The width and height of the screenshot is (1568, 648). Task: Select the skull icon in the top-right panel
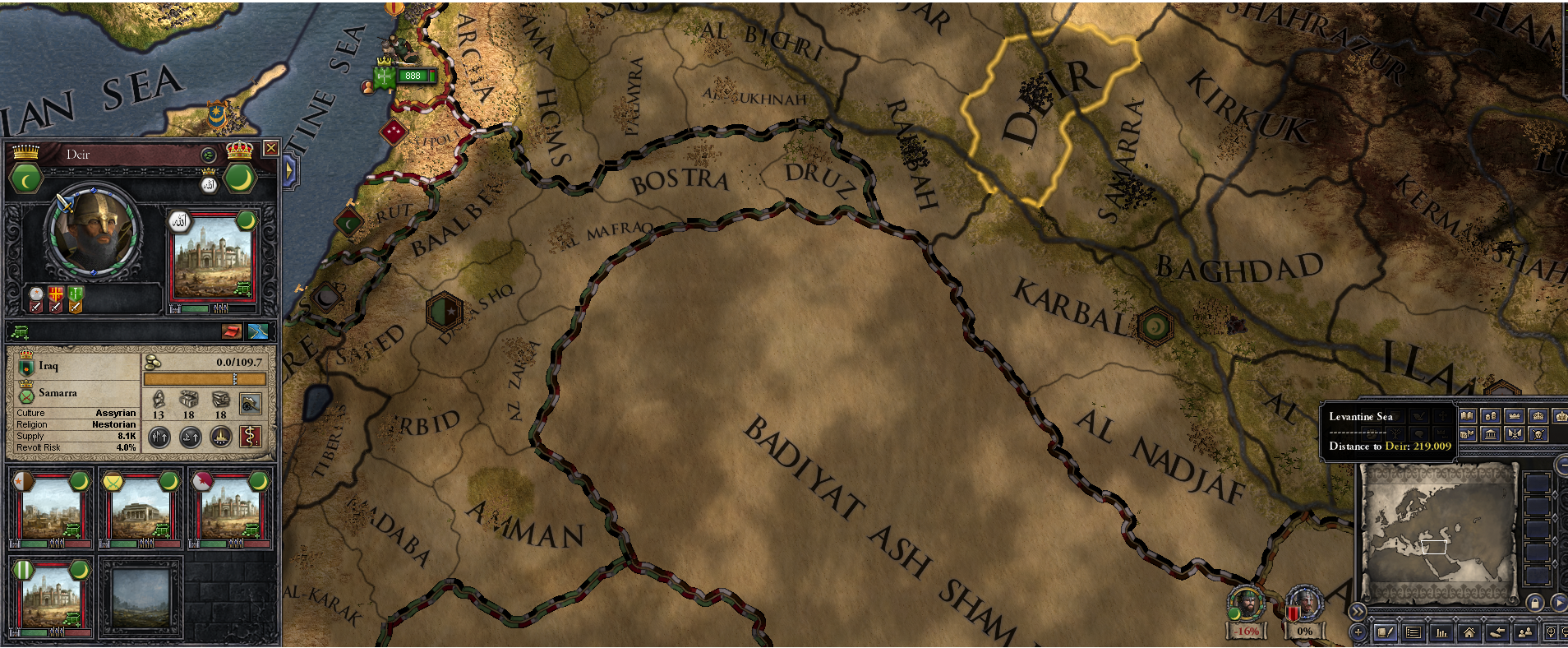coord(1538,436)
